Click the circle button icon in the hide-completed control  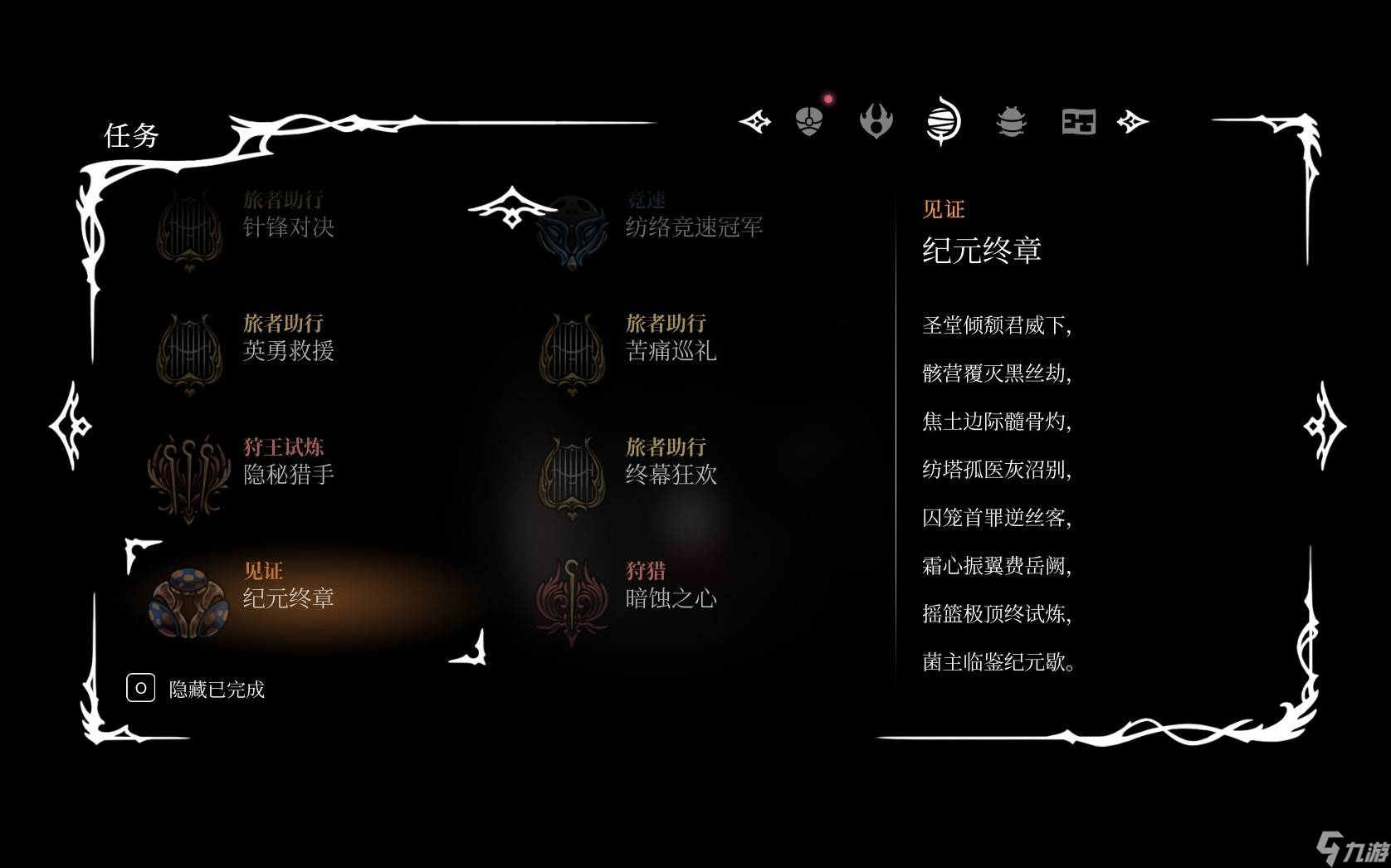pos(139,688)
